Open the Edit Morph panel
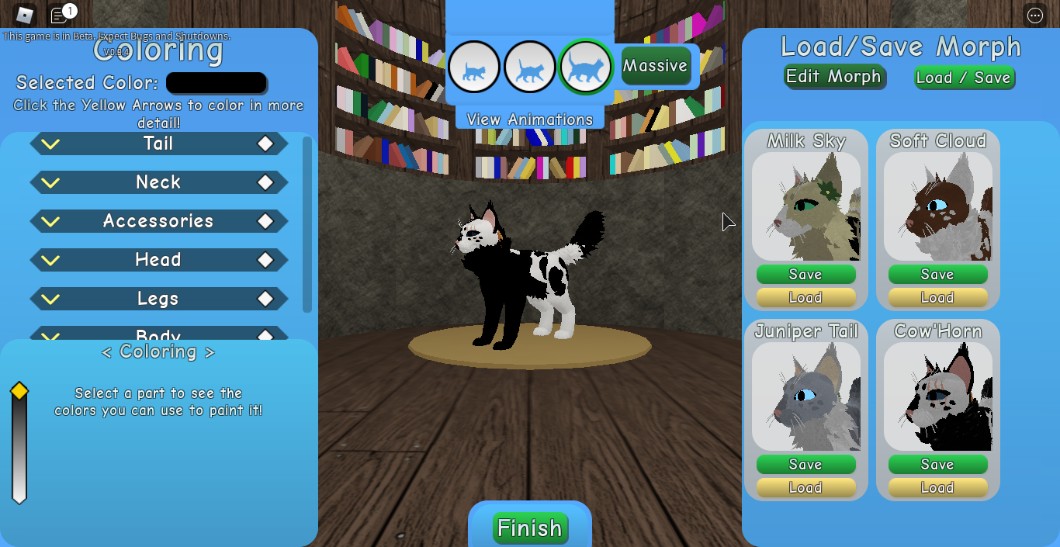The height and width of the screenshot is (547, 1060). (x=833, y=77)
